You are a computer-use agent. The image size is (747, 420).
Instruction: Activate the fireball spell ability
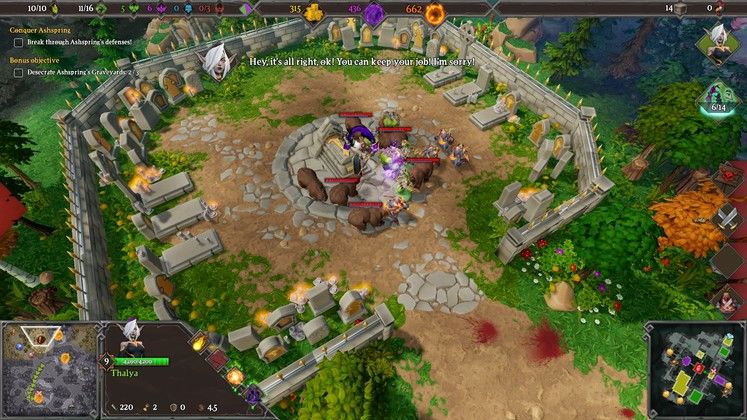click(198, 343)
